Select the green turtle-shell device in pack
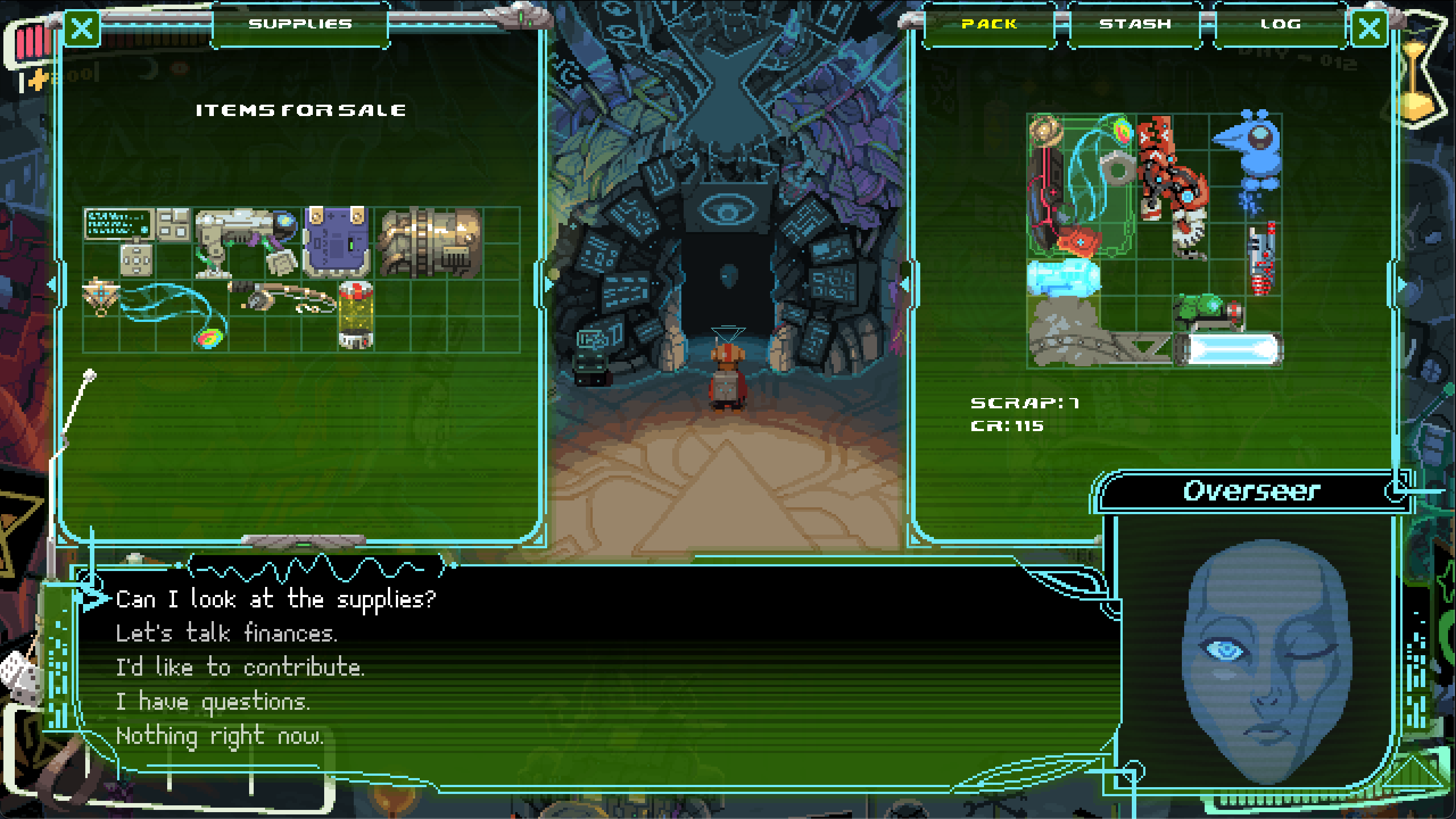 pyautogui.click(x=1207, y=312)
